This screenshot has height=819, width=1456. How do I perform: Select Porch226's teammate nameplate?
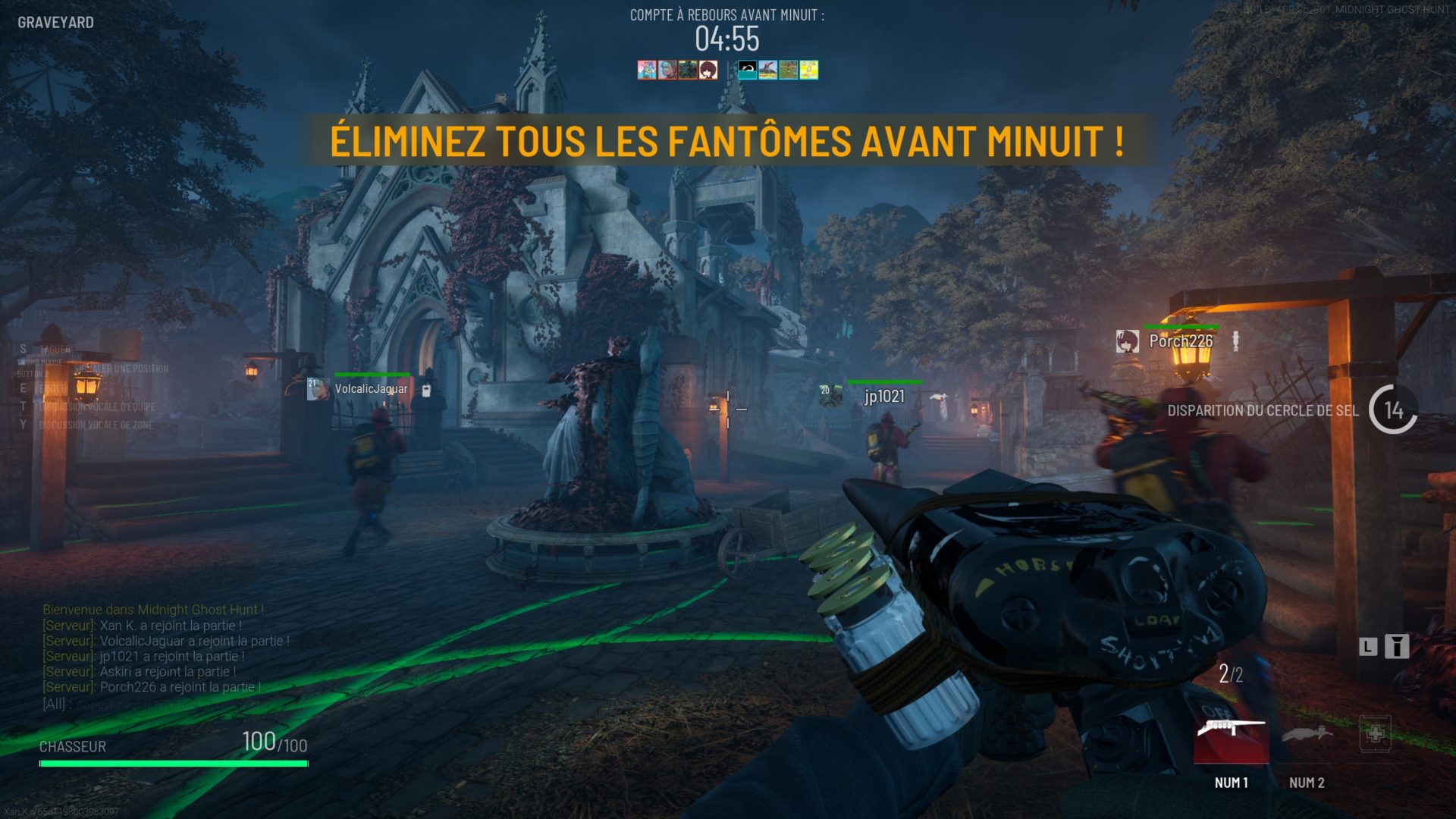(x=1180, y=341)
